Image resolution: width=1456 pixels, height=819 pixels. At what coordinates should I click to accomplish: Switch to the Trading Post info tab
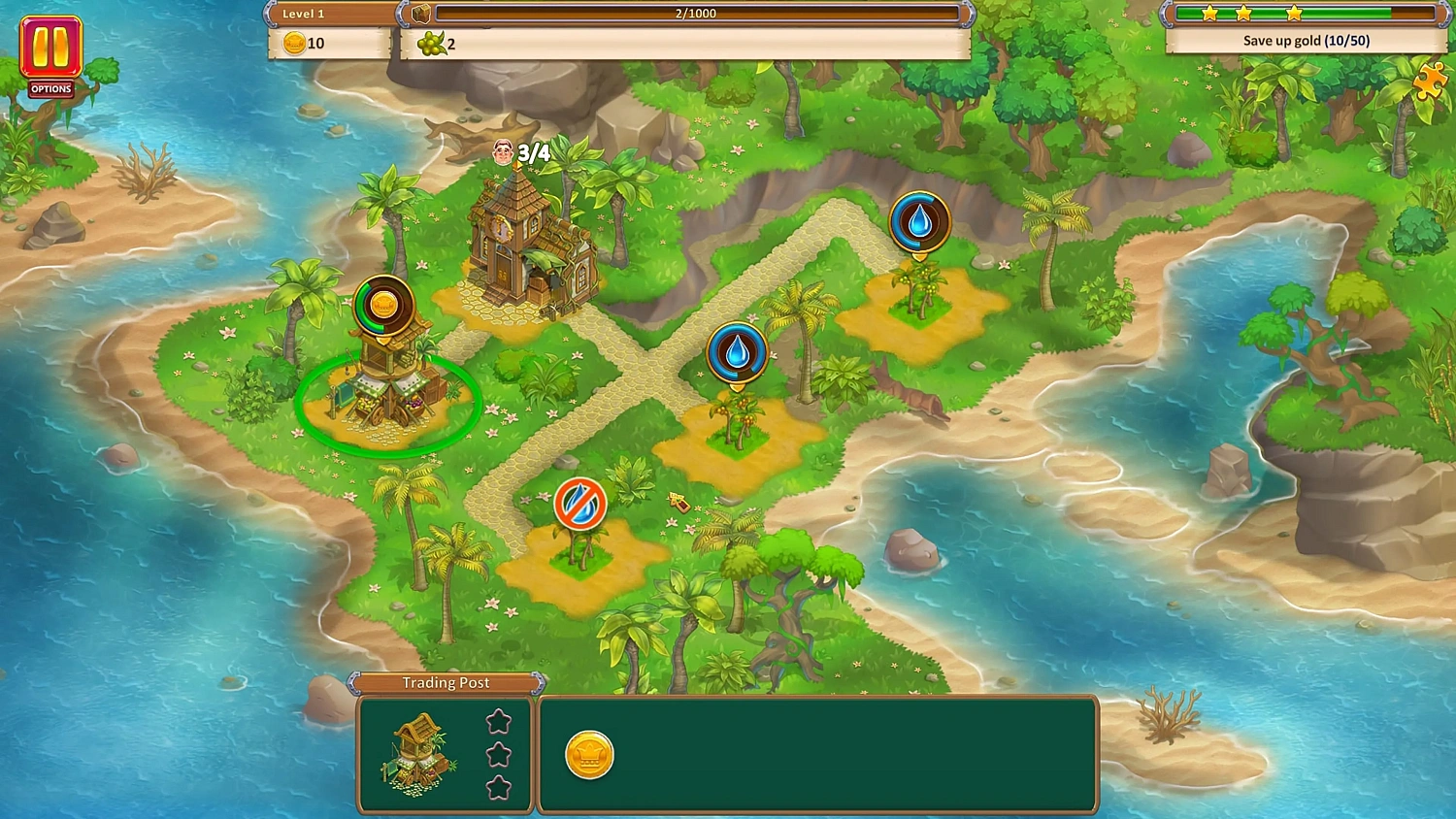[446, 683]
